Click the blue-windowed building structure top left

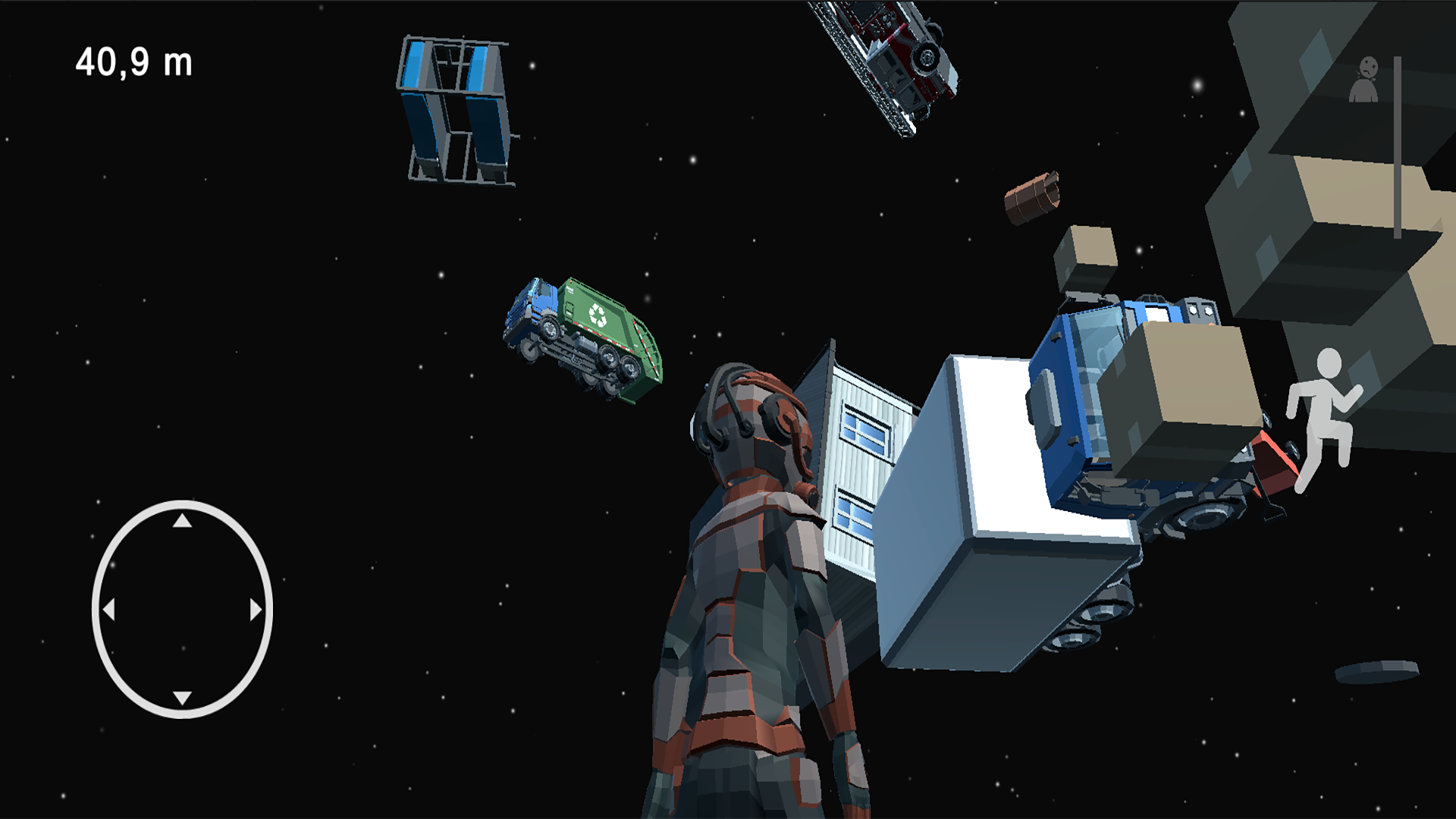455,110
